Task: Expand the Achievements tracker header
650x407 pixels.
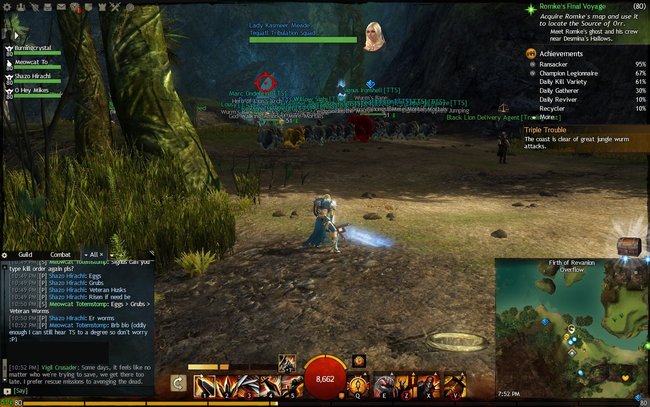Action: [563, 54]
